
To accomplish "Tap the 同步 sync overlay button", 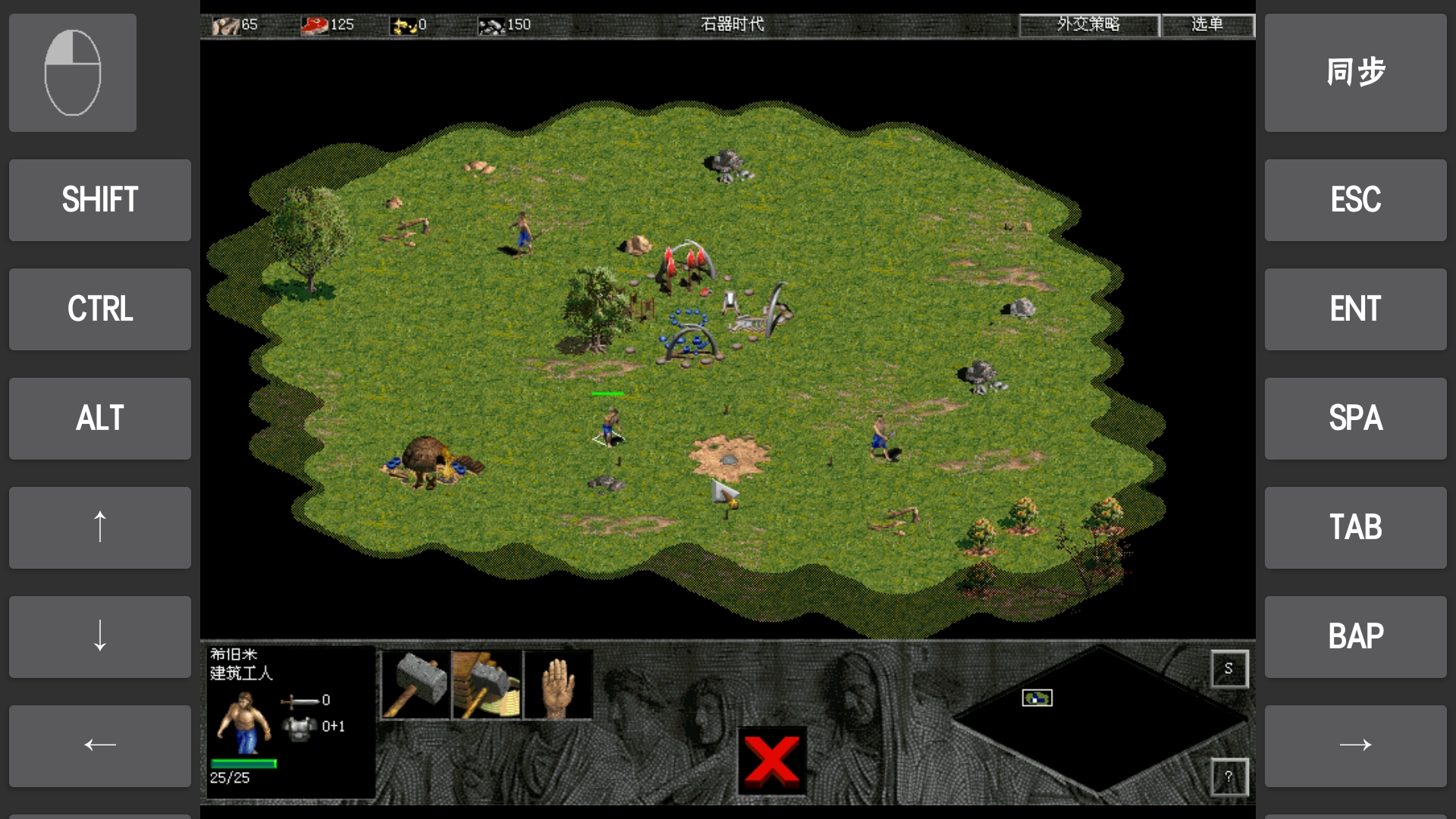I will [x=1355, y=73].
